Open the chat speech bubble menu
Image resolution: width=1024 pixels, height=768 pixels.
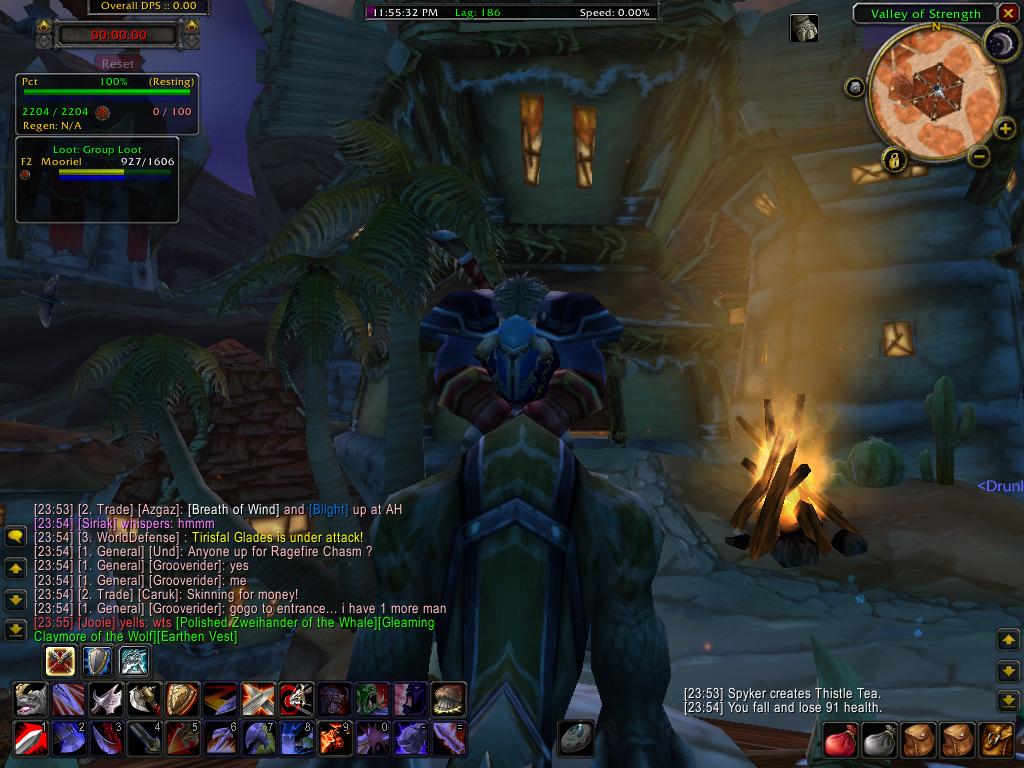tap(15, 537)
